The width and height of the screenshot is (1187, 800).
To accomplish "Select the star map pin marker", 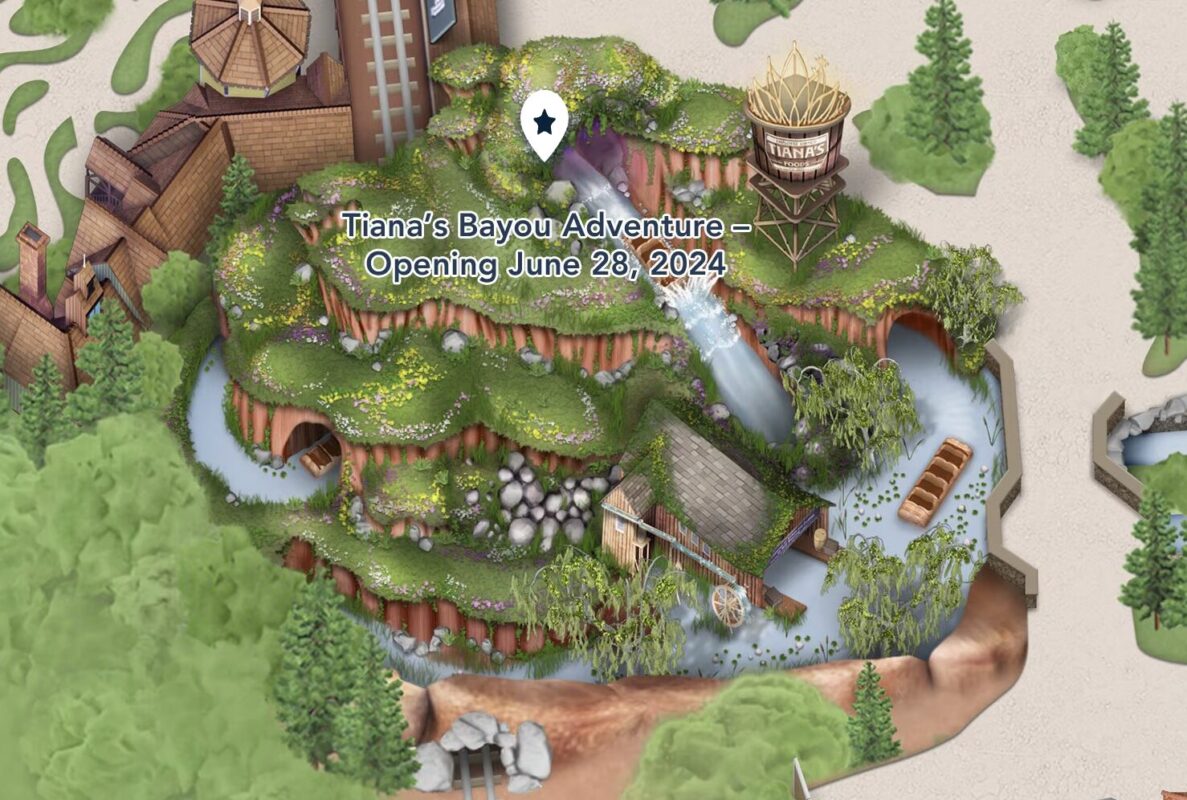I will tap(544, 125).
